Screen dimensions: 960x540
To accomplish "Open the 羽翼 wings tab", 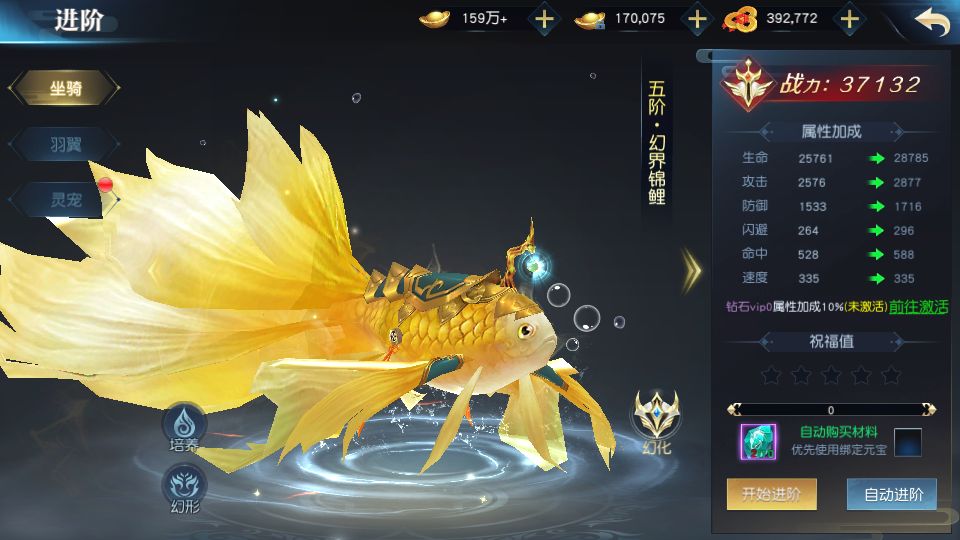I will pos(66,145).
